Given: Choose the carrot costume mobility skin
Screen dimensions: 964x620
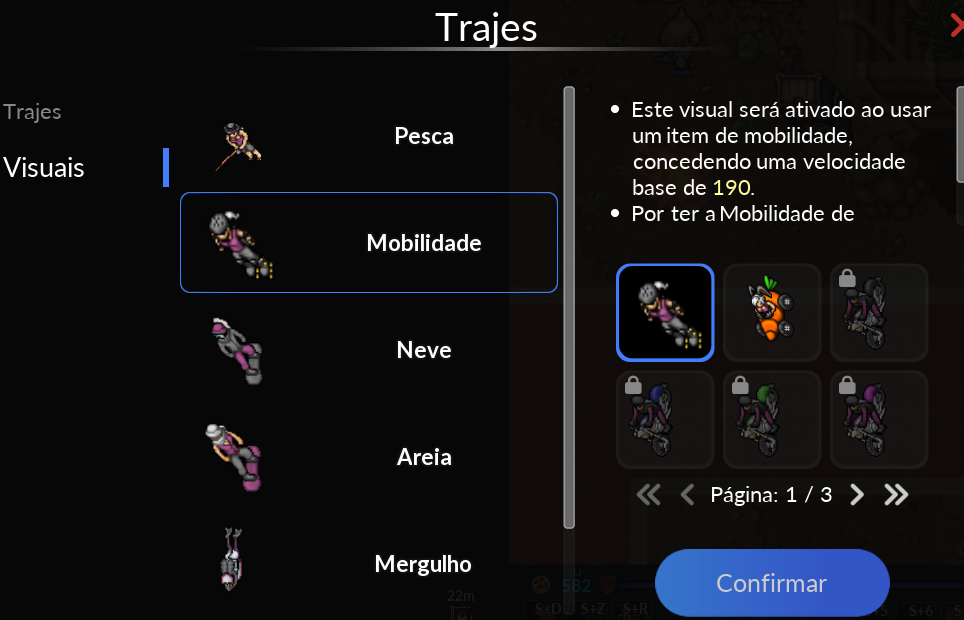Looking at the screenshot, I should [x=772, y=312].
